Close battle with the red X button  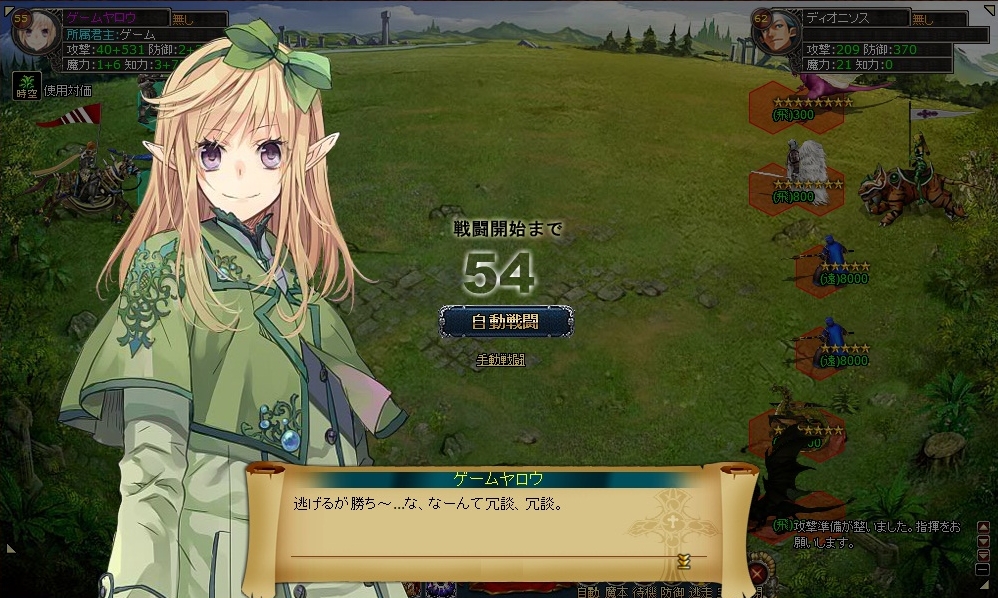pos(759,573)
